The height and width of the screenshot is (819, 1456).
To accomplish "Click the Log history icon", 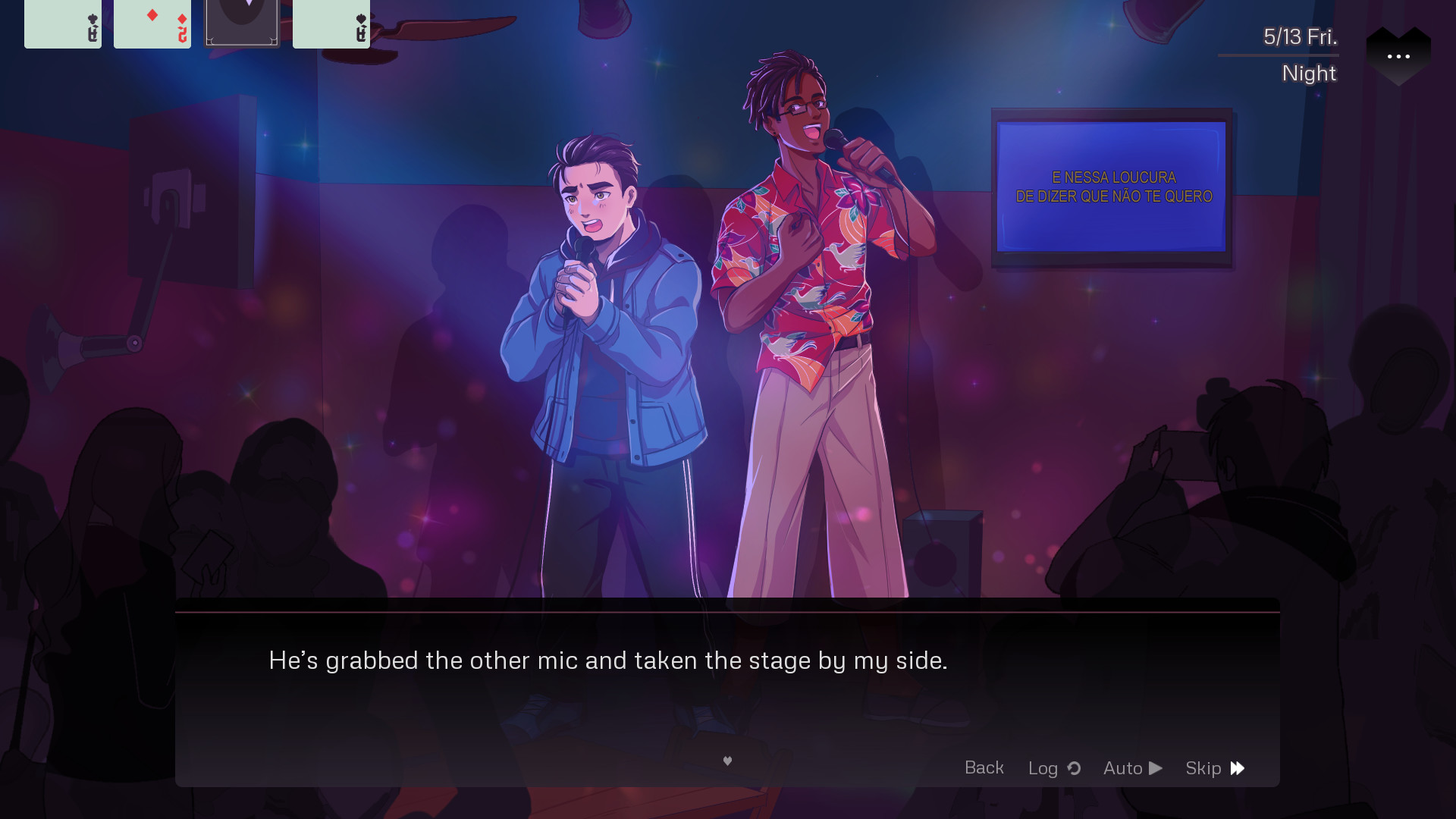I will pyautogui.click(x=1074, y=768).
